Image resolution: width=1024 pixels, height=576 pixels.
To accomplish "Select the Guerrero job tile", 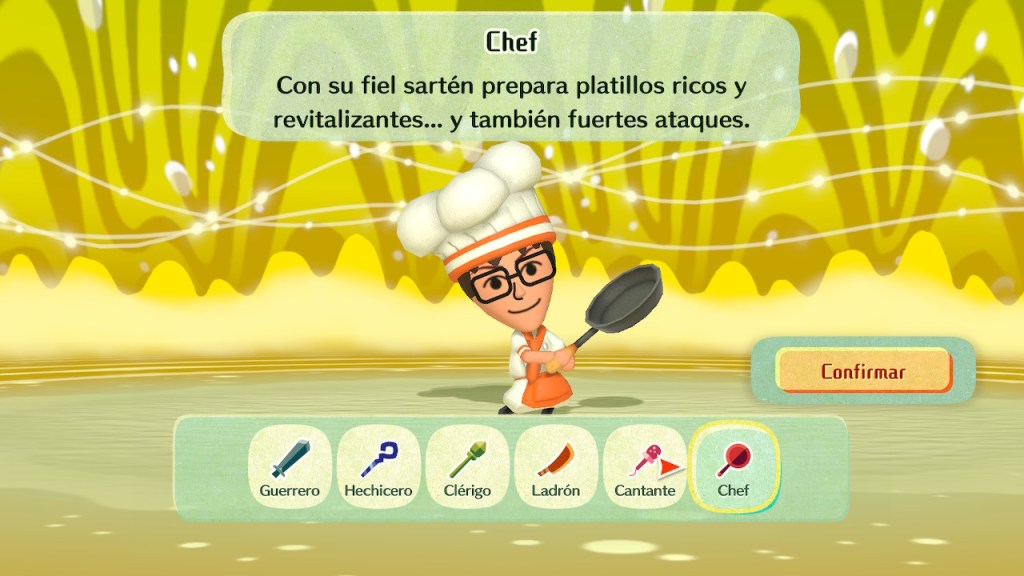I will click(290, 467).
